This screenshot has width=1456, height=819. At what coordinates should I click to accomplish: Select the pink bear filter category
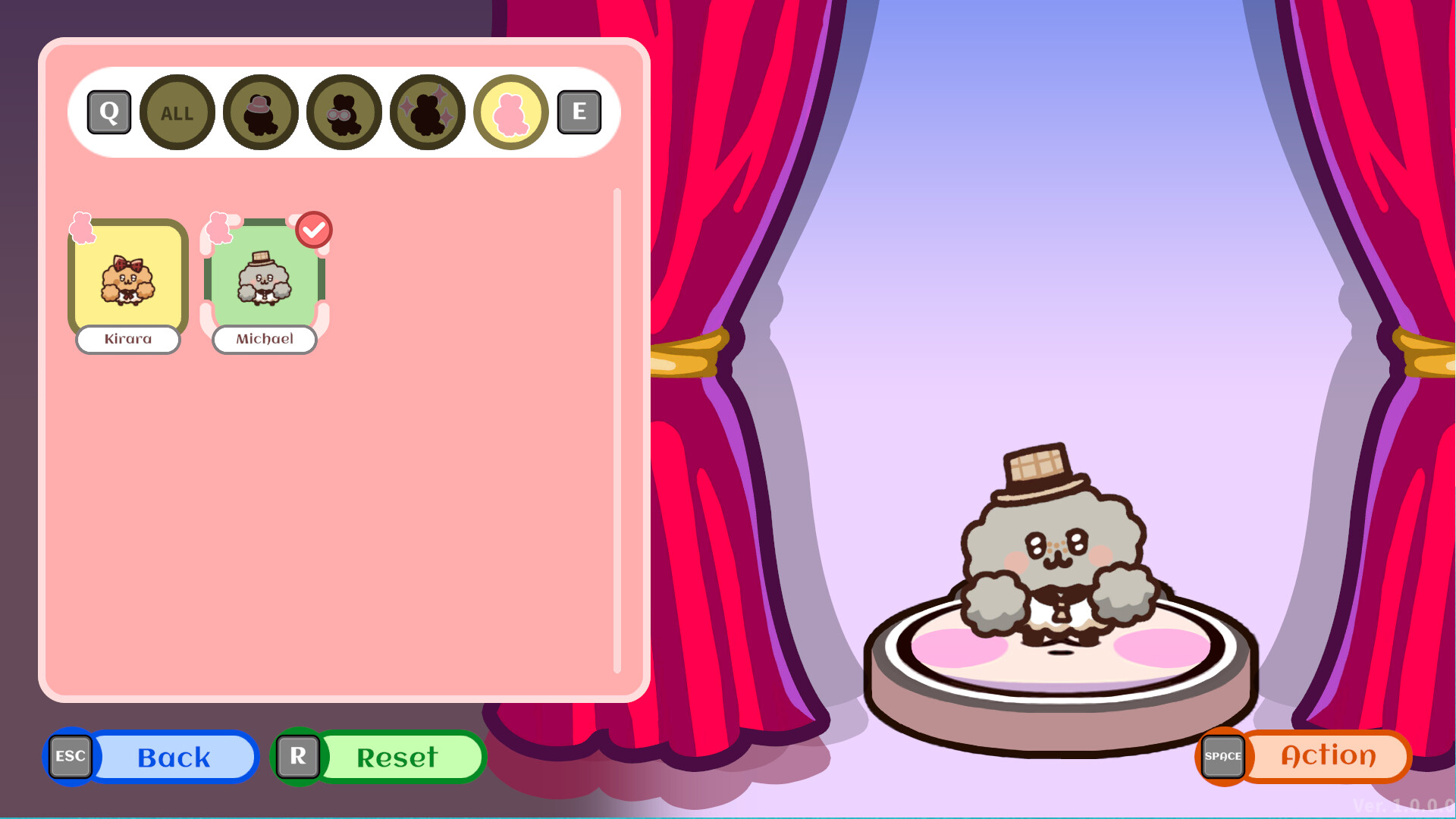click(510, 112)
